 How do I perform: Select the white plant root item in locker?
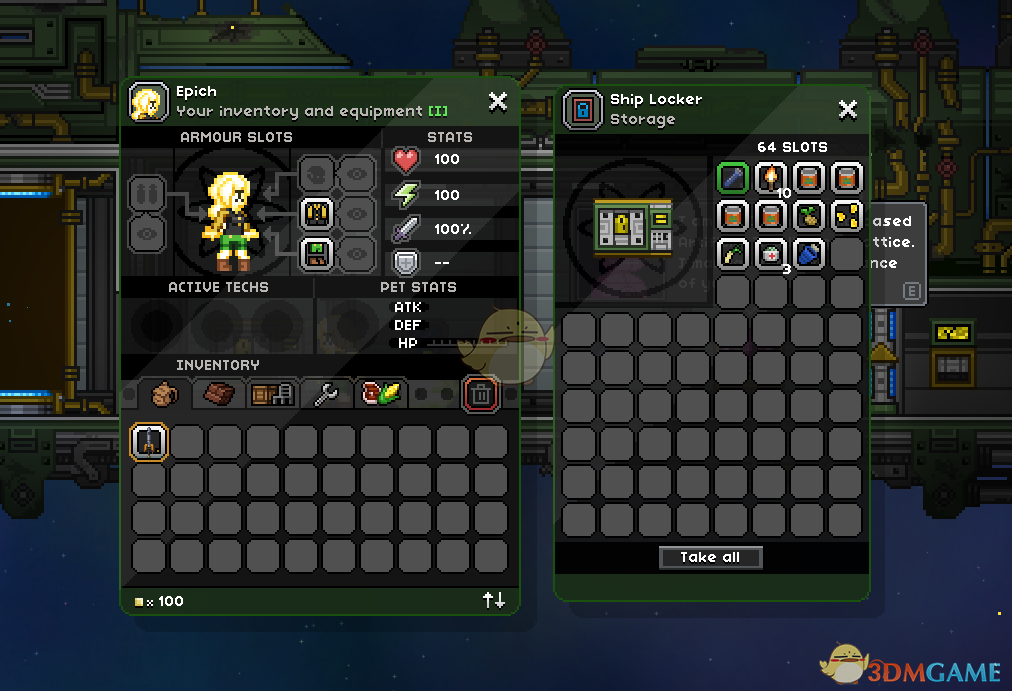(733, 254)
